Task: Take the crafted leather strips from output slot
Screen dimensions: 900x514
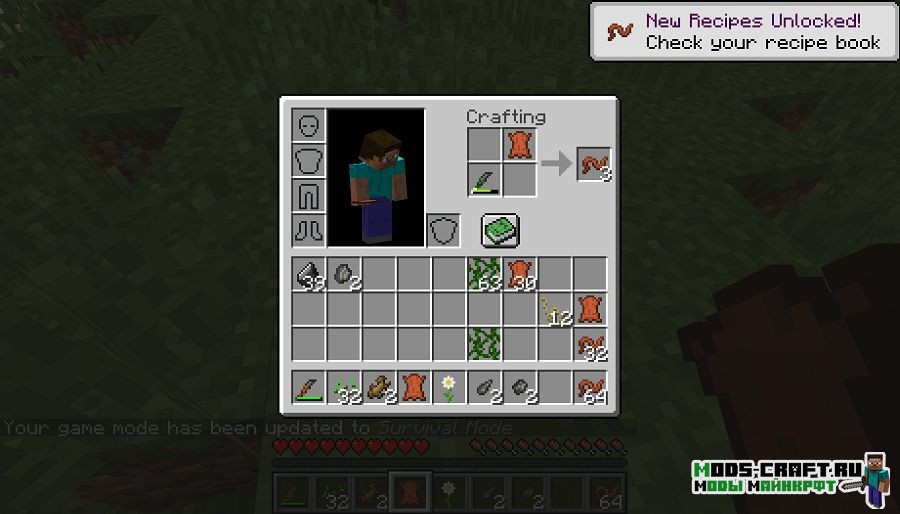Action: 593,163
